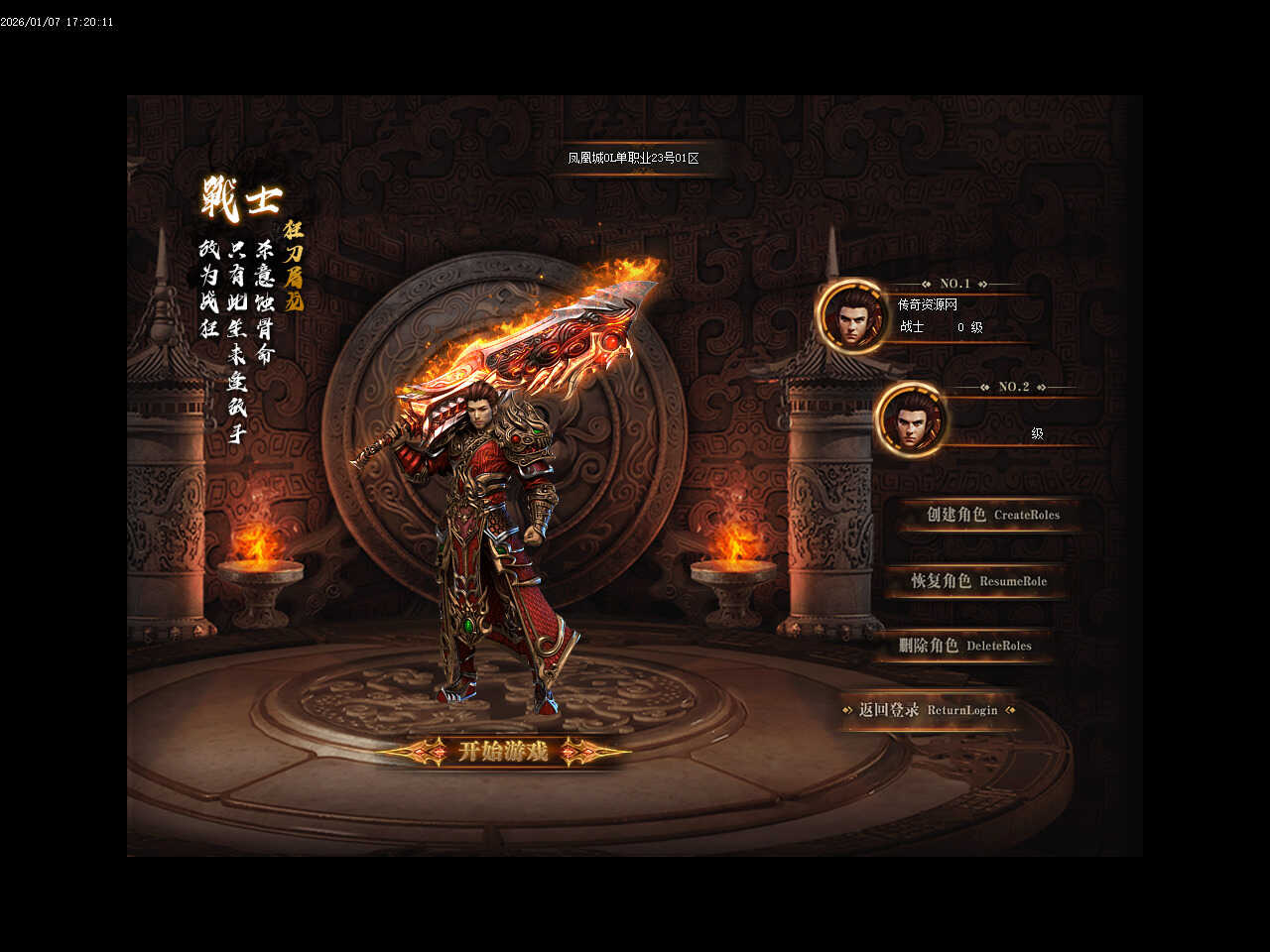Choose 恢复角色 ResumeRole

[x=978, y=581]
